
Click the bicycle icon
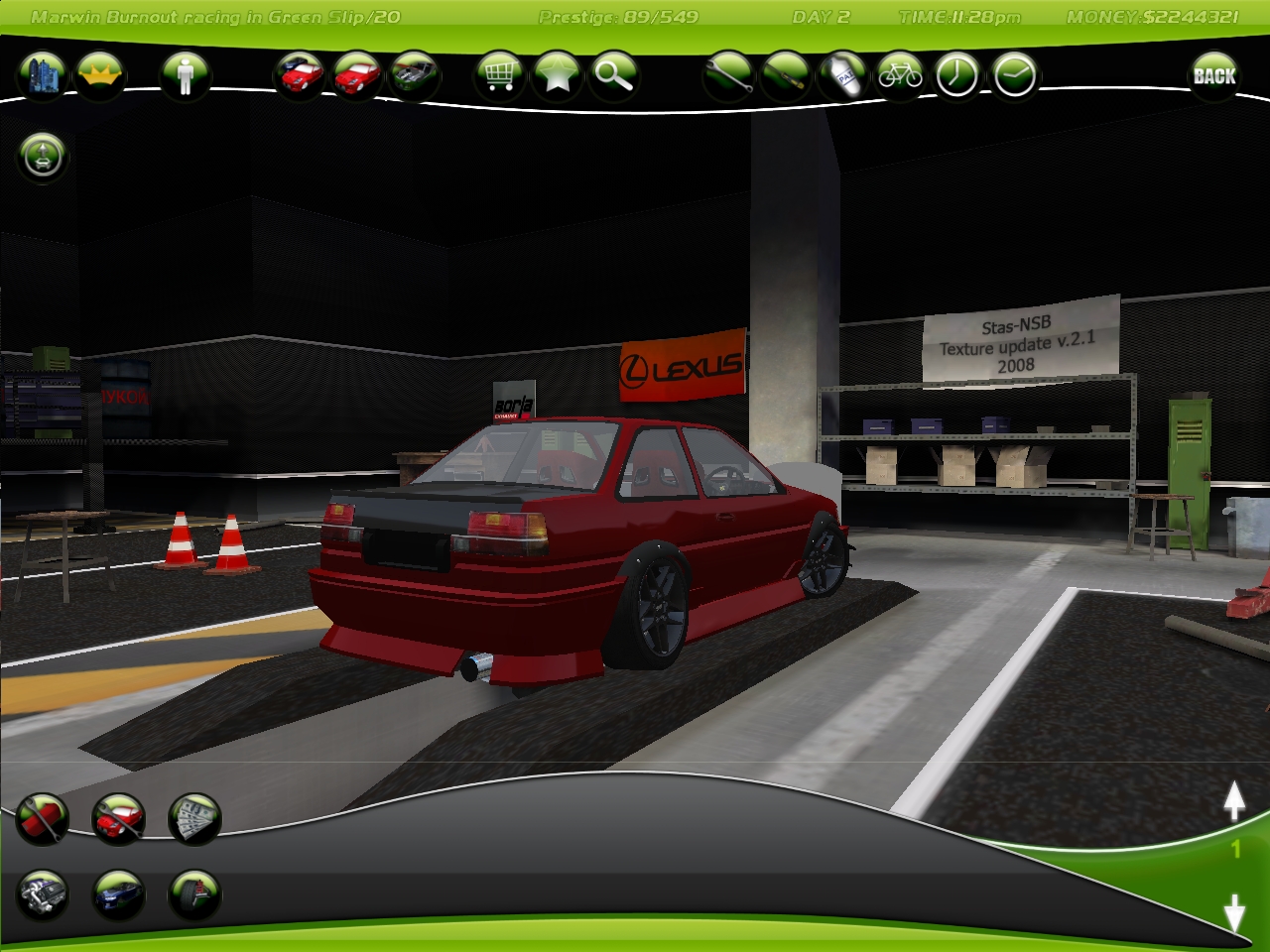click(900, 75)
